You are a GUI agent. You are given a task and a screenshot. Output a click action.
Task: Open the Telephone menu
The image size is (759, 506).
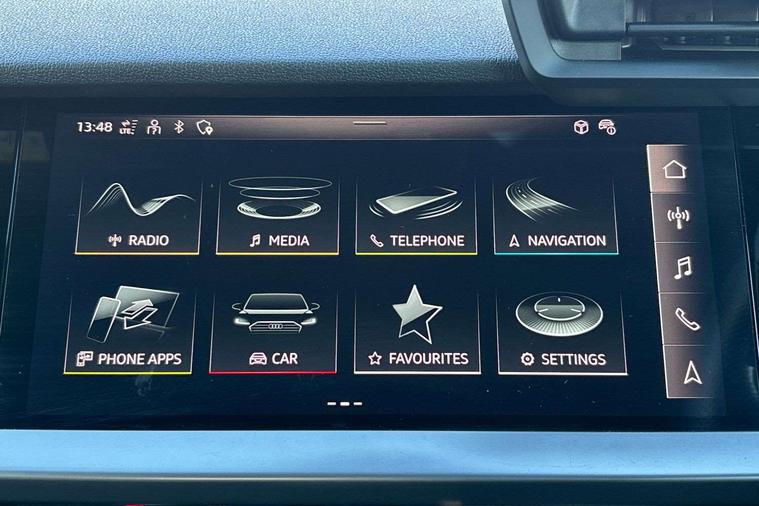coord(416,215)
